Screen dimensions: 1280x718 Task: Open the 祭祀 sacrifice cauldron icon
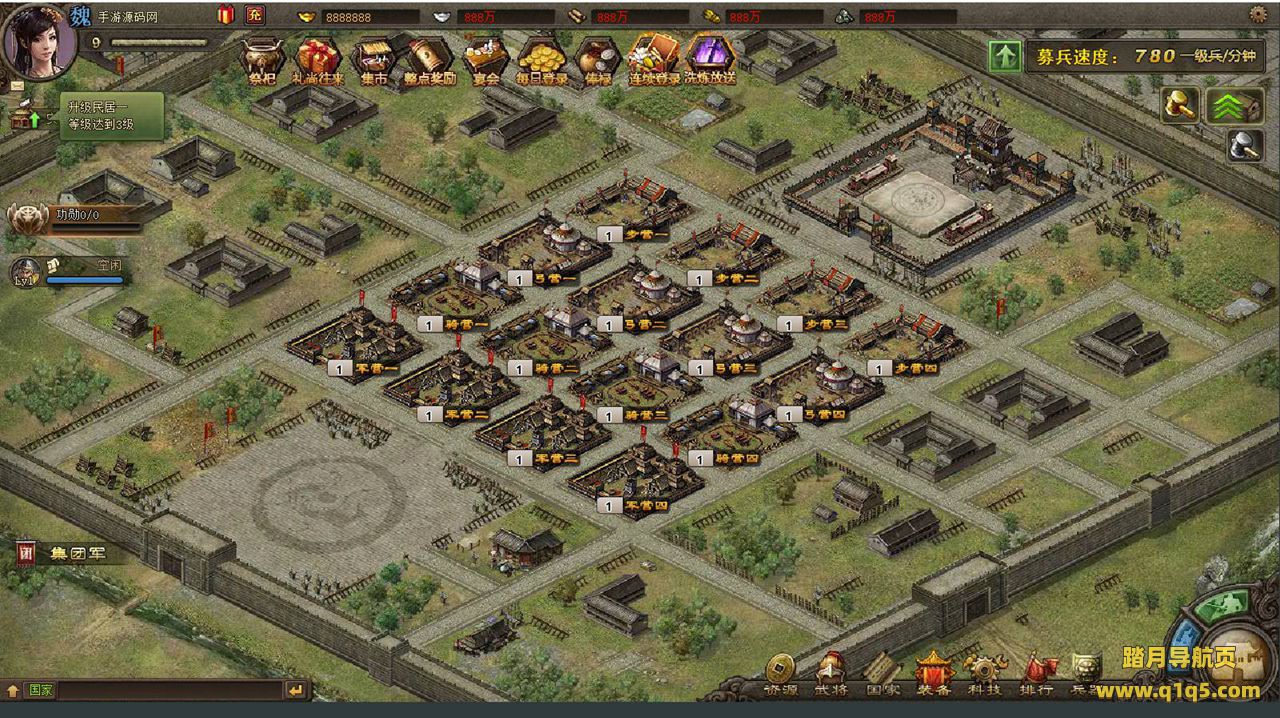click(x=262, y=59)
